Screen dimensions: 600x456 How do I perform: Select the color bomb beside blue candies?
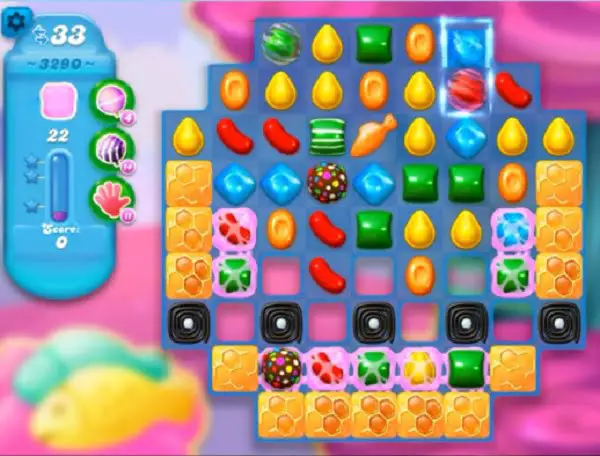pos(326,181)
